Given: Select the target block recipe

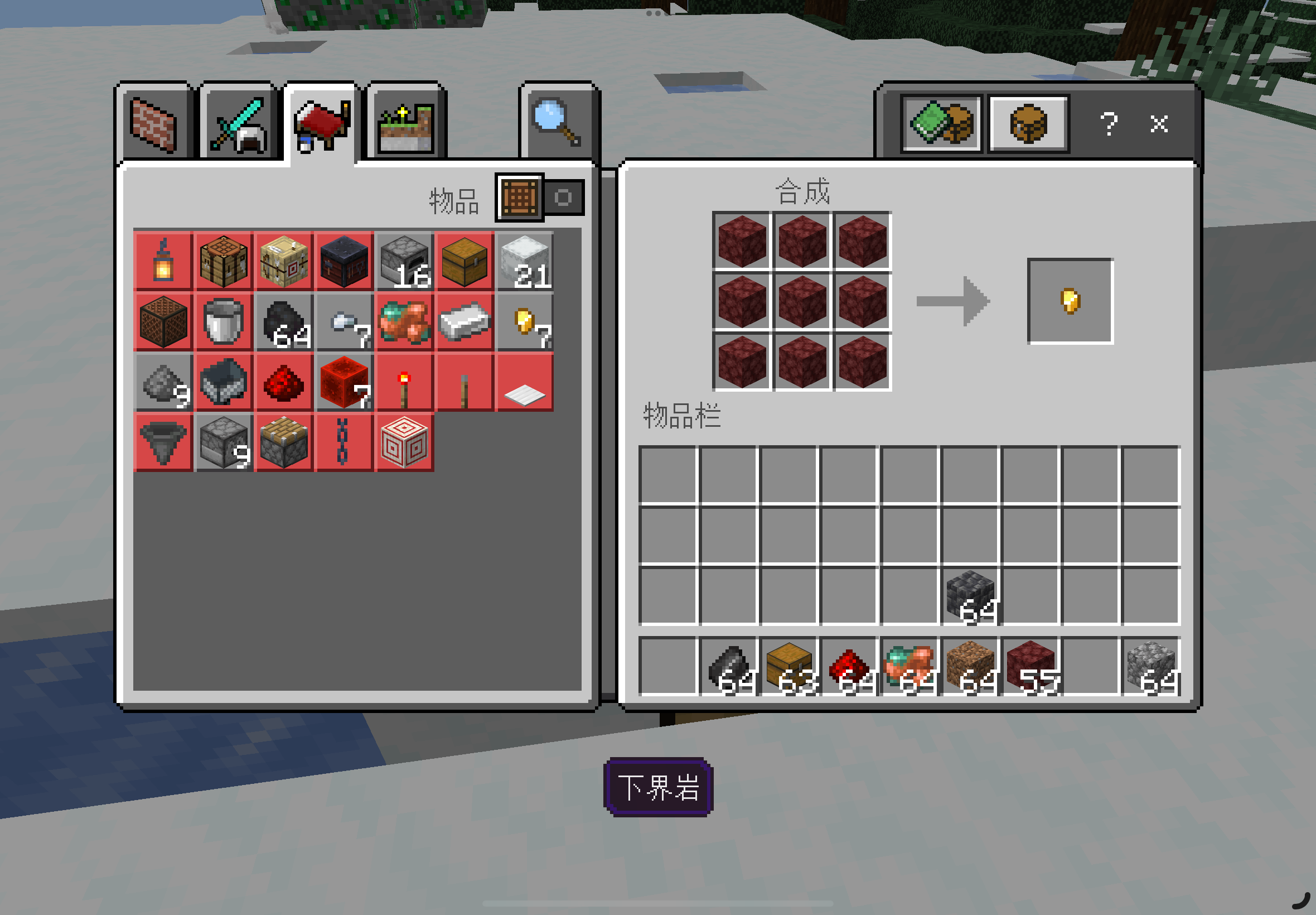Looking at the screenshot, I should (x=404, y=442).
